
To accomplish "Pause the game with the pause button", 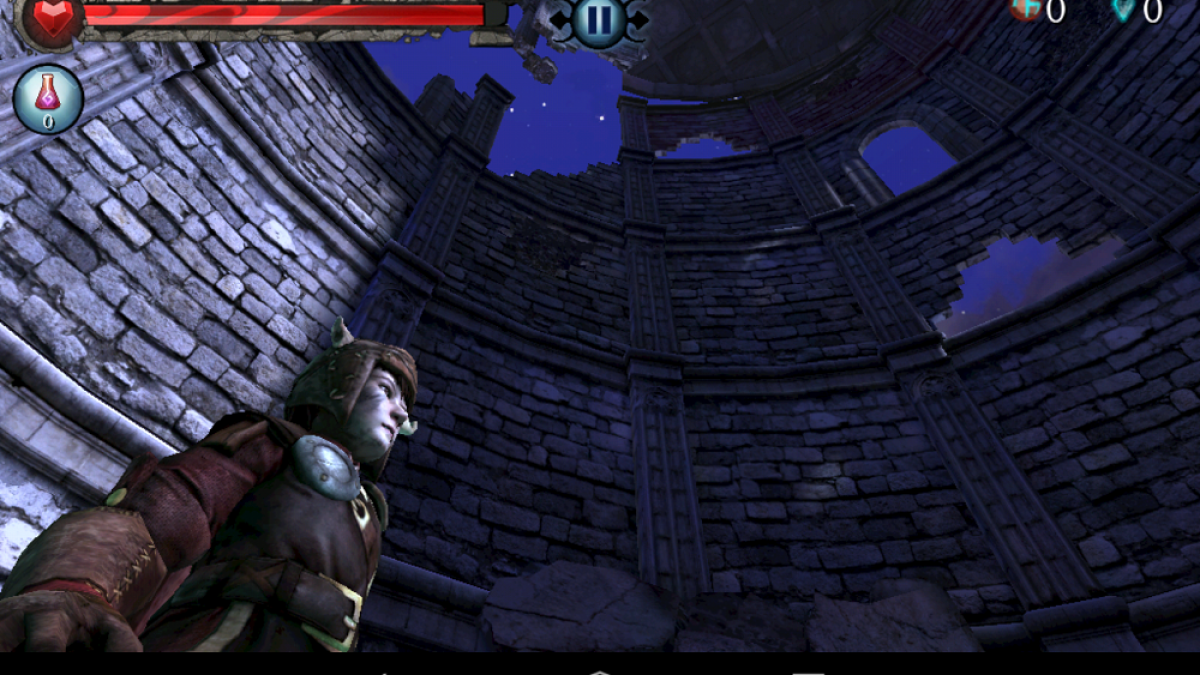I will [598, 19].
